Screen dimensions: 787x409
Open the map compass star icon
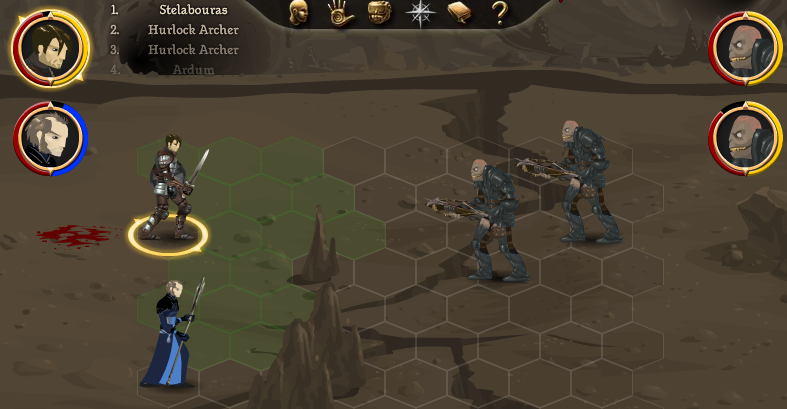pos(420,12)
